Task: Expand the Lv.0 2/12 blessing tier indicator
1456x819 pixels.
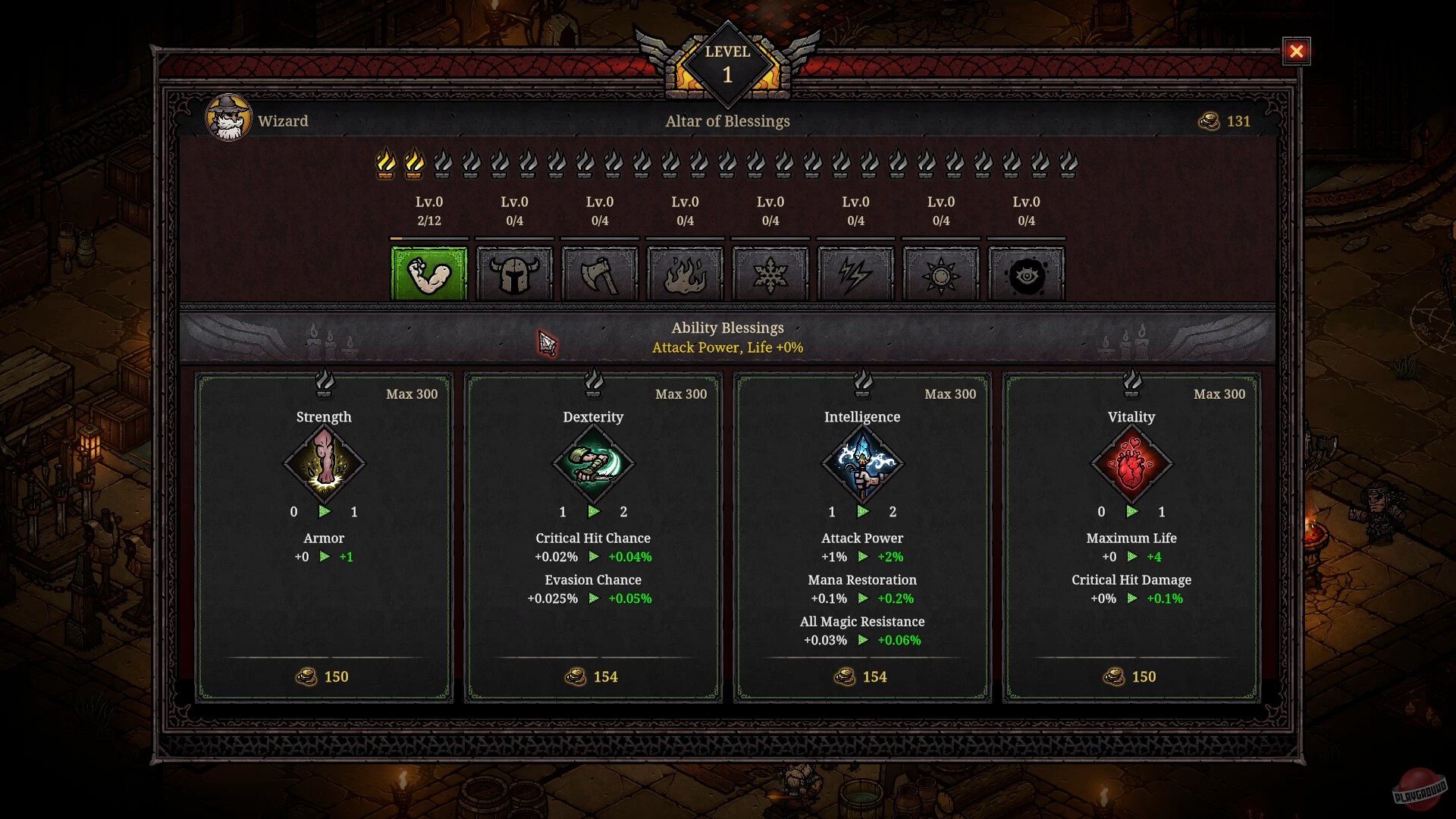Action: 428,212
